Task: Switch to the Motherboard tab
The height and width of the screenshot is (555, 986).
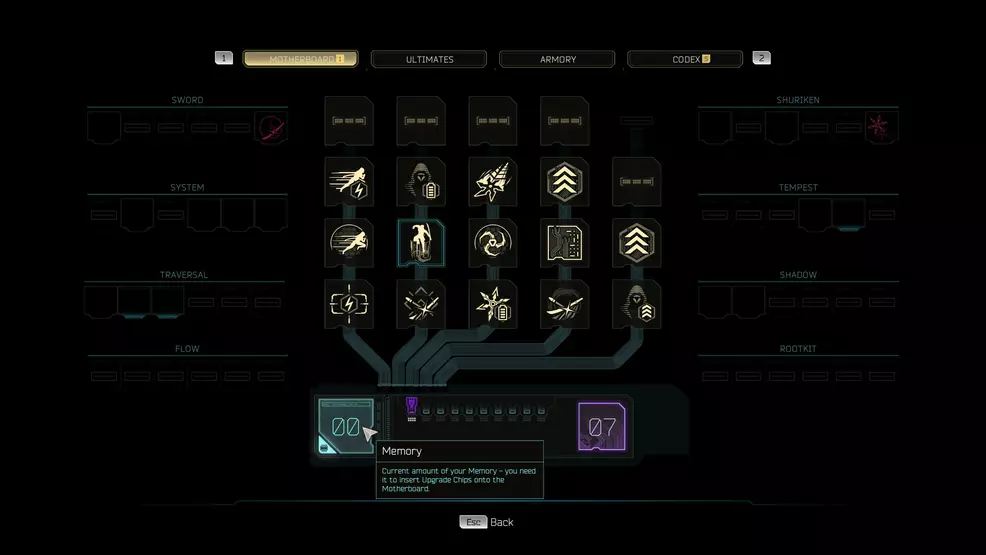Action: [x=300, y=59]
